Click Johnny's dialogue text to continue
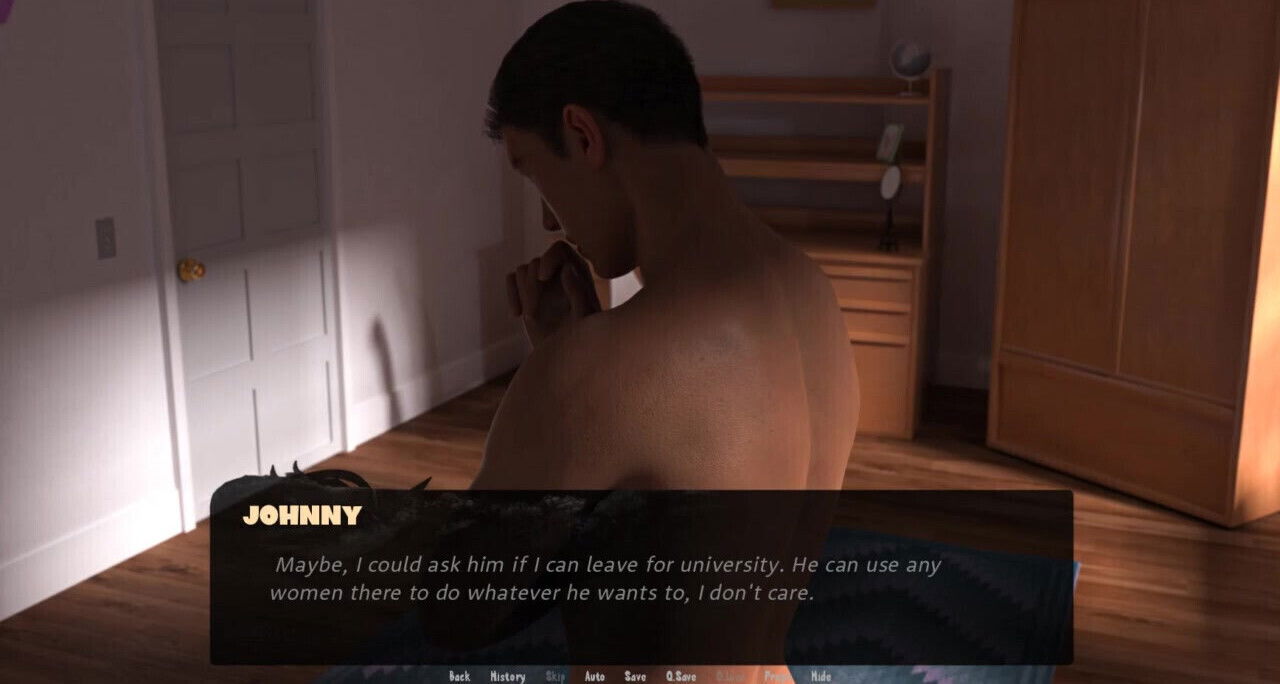Screen dimensions: 1280x684 [x=607, y=578]
